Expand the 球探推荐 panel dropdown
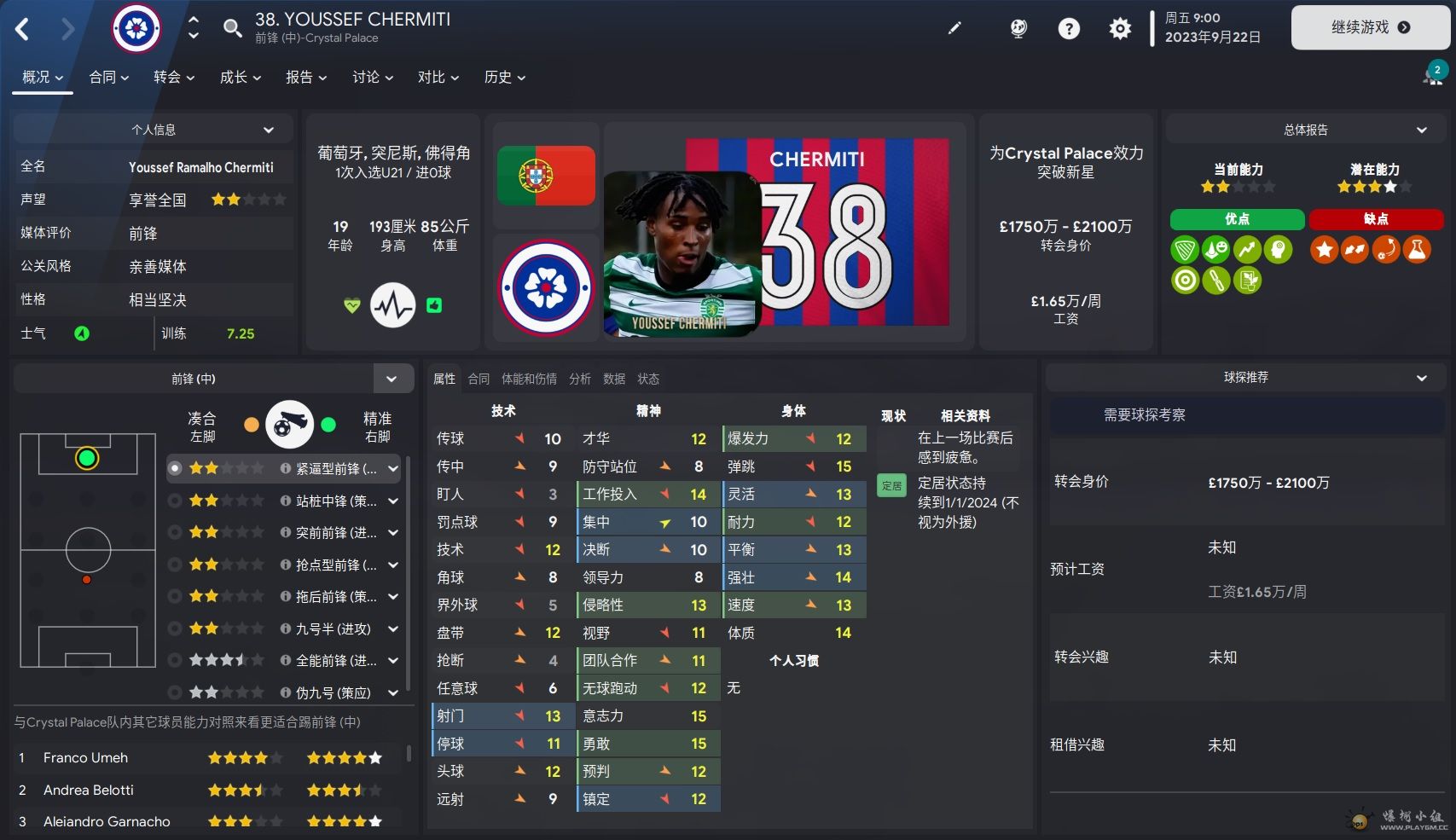The width and height of the screenshot is (1456, 840). pyautogui.click(x=1421, y=377)
